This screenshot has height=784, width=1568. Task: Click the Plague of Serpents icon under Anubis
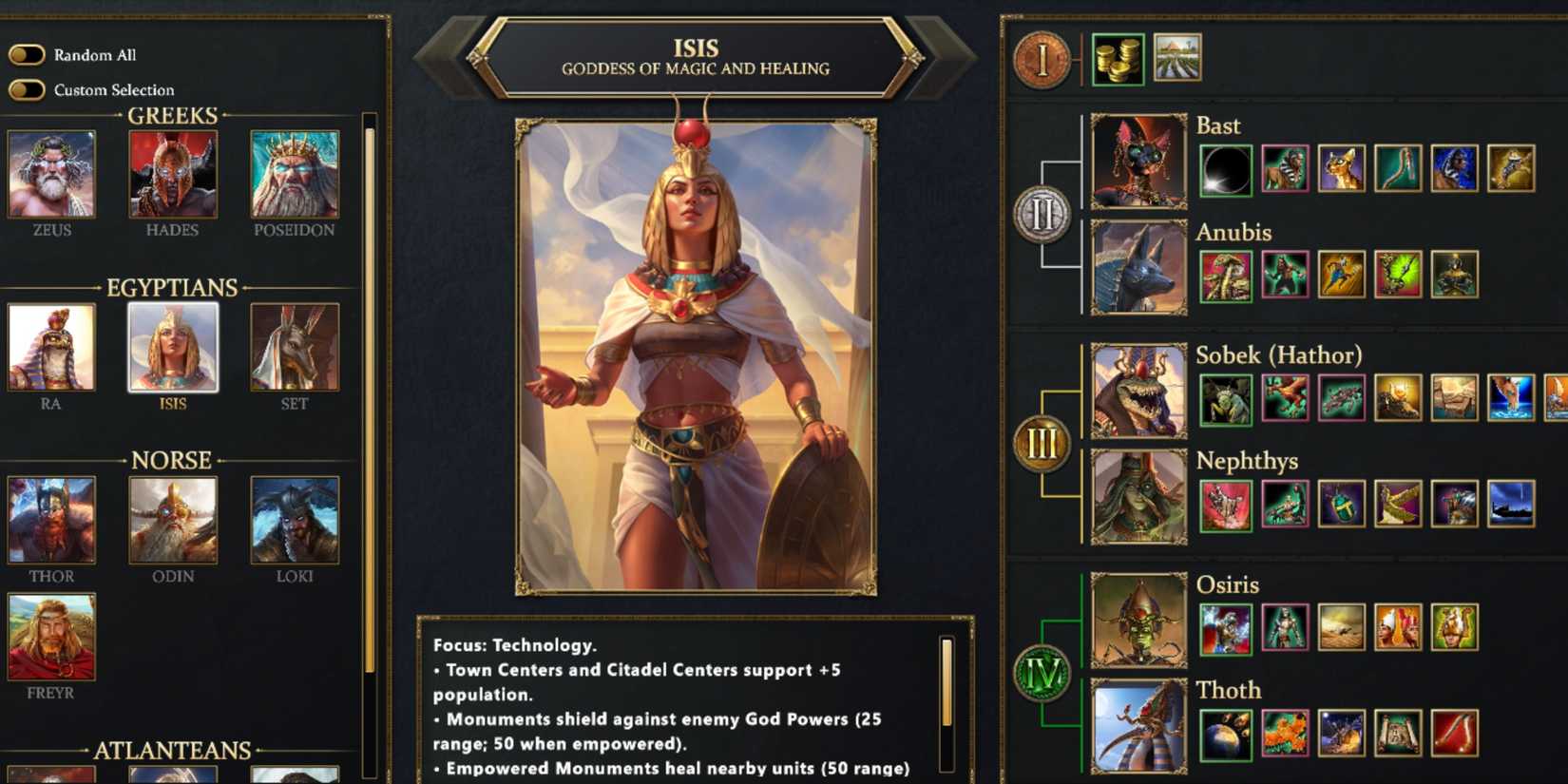click(1226, 276)
